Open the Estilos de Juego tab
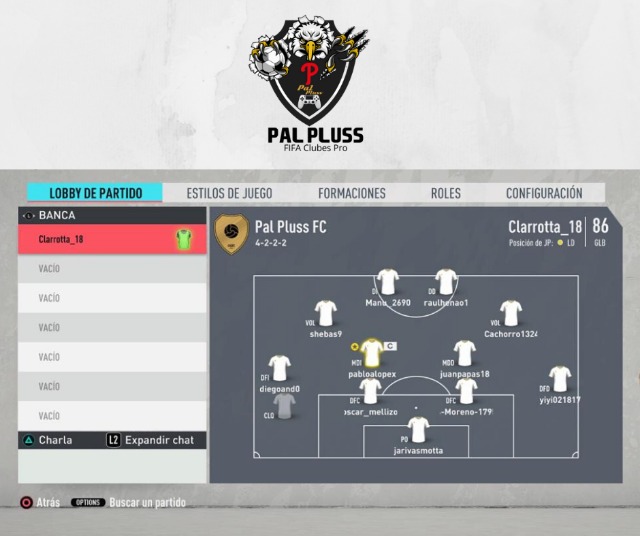 click(229, 193)
